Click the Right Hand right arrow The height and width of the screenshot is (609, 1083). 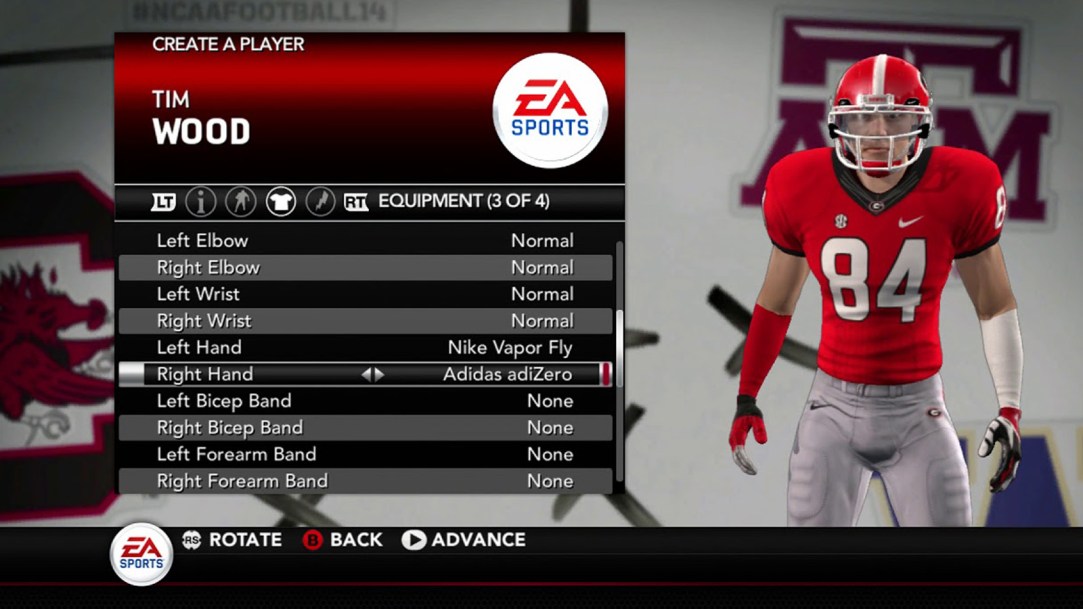(379, 375)
